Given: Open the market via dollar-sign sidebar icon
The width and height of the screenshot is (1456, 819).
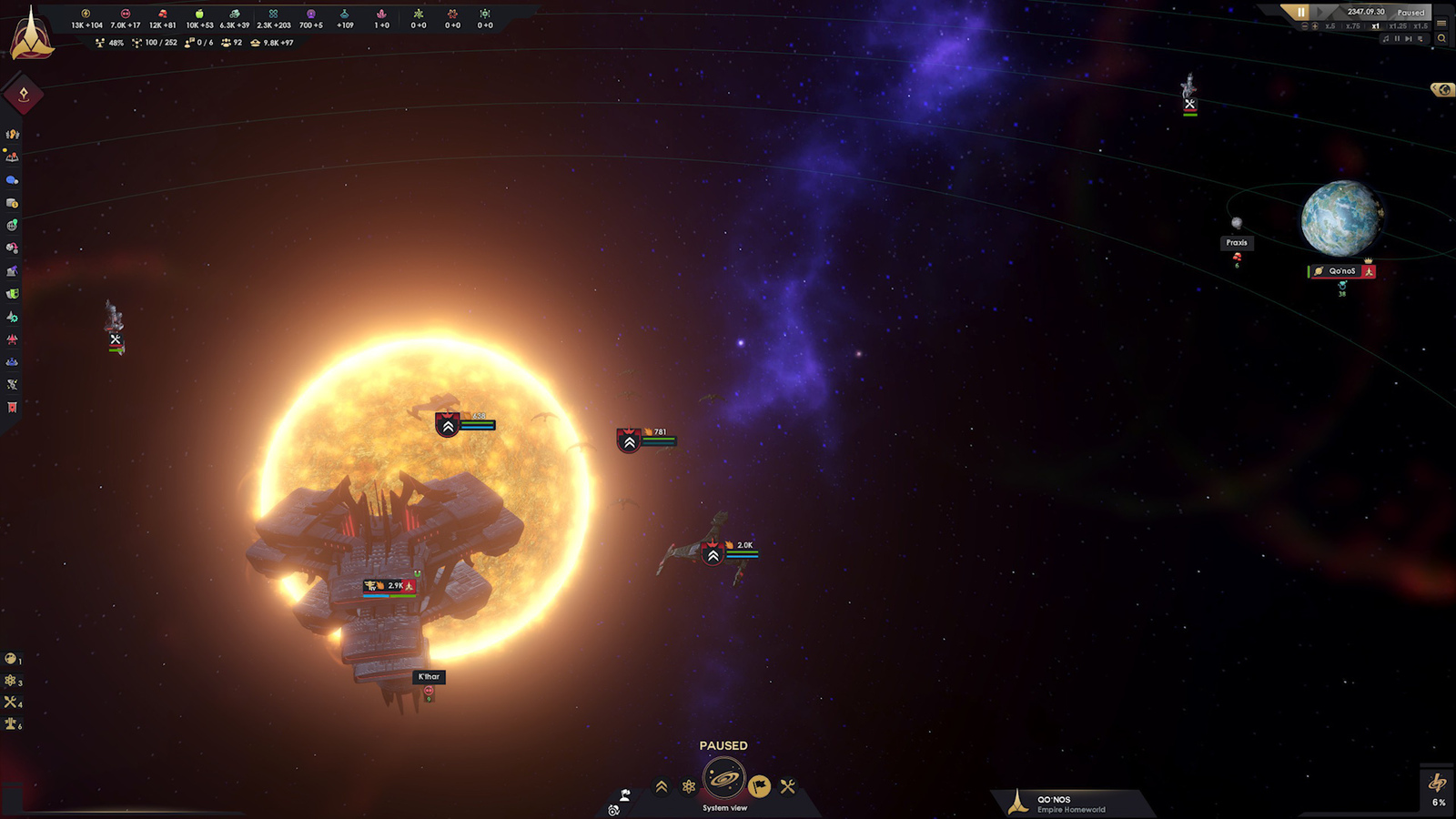Looking at the screenshot, I should point(12,201).
